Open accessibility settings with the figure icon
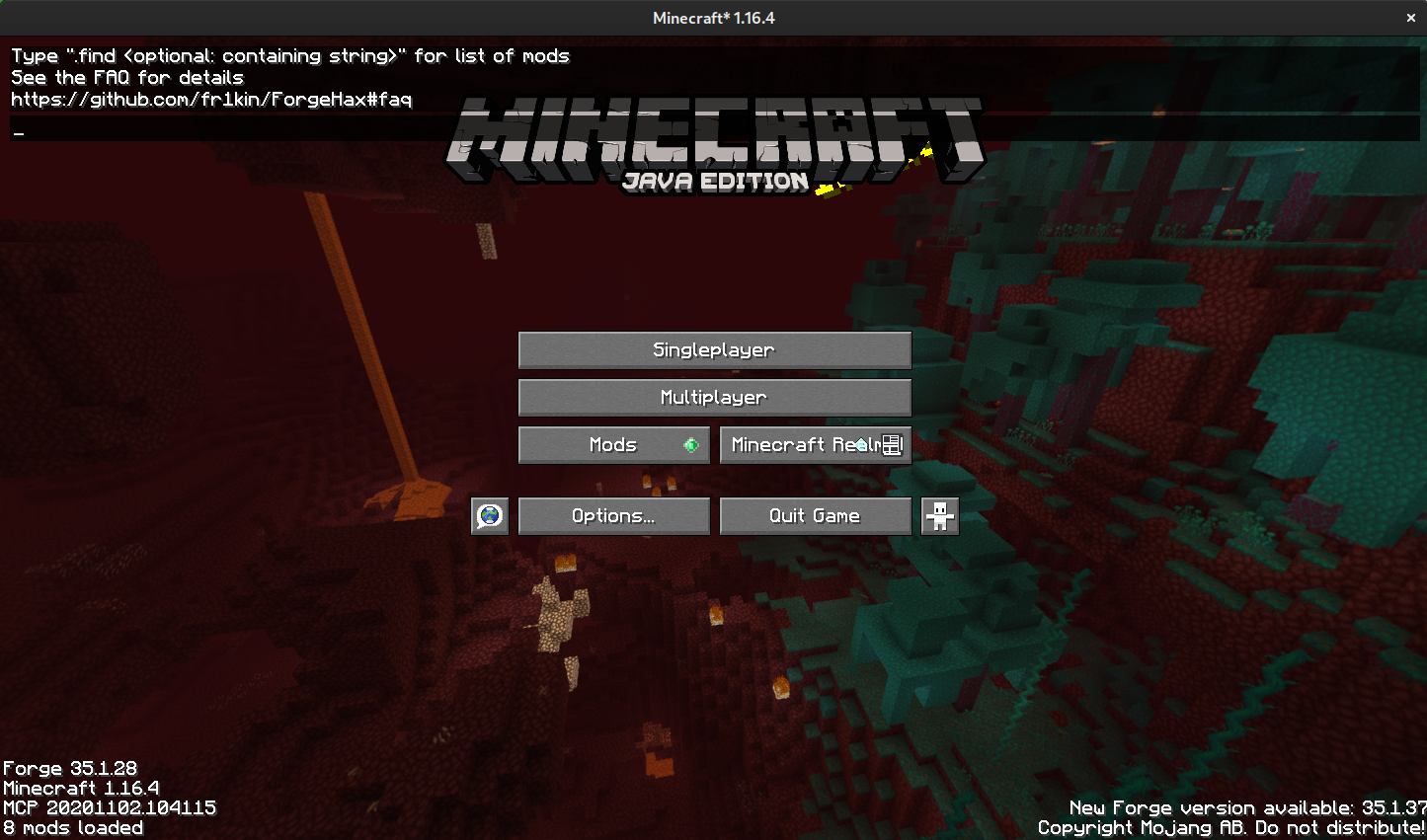1427x840 pixels. 939,515
